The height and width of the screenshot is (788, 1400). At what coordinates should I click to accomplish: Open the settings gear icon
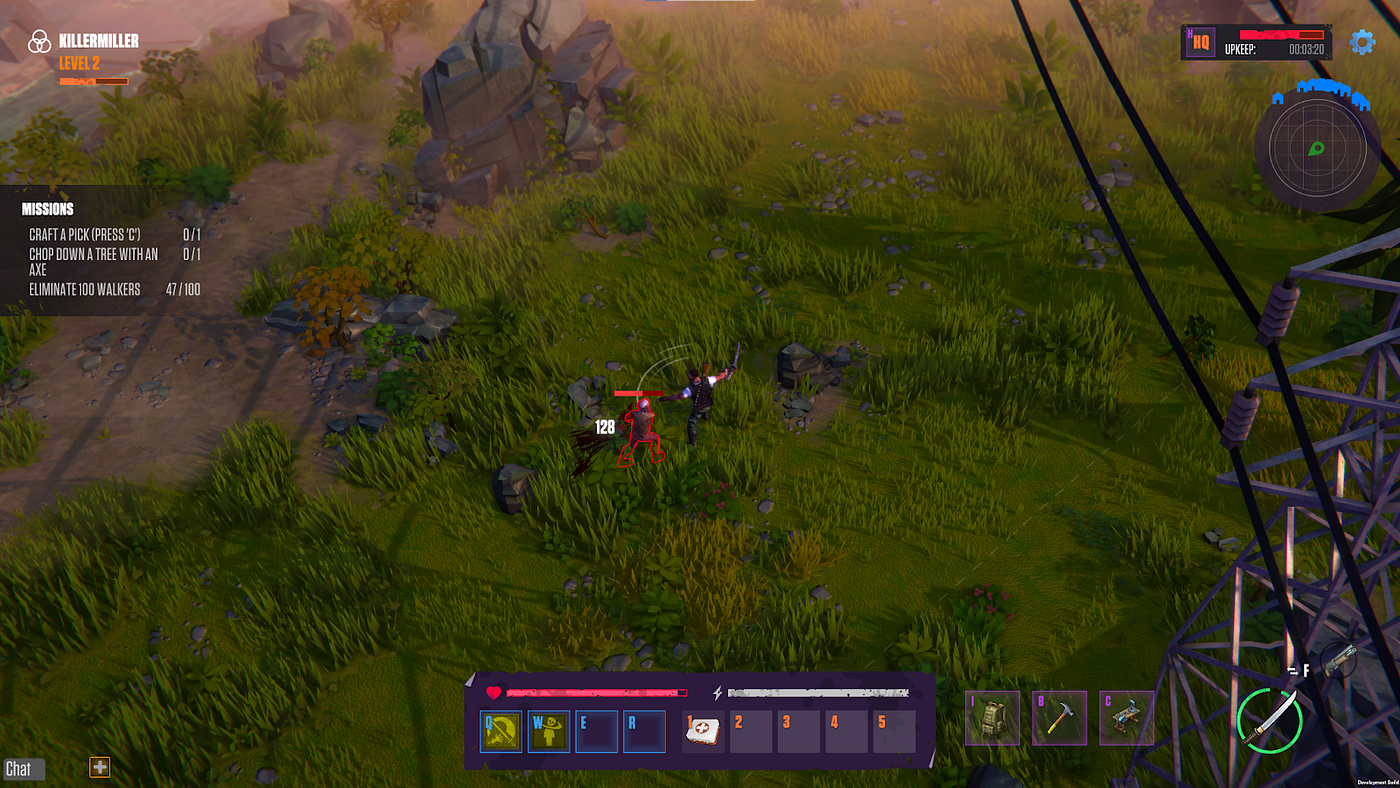[1362, 42]
